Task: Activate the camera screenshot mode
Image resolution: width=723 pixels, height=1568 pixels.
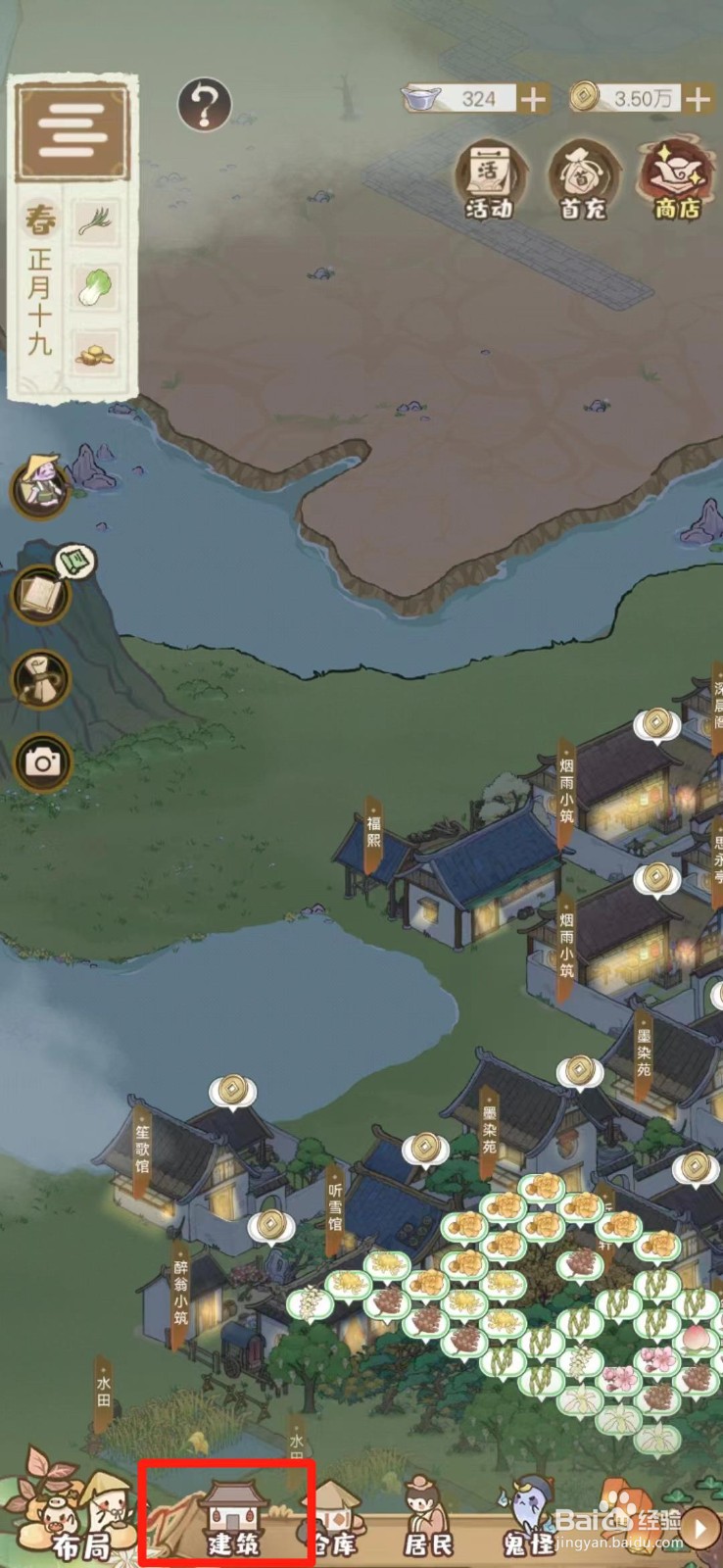Action: click(42, 761)
